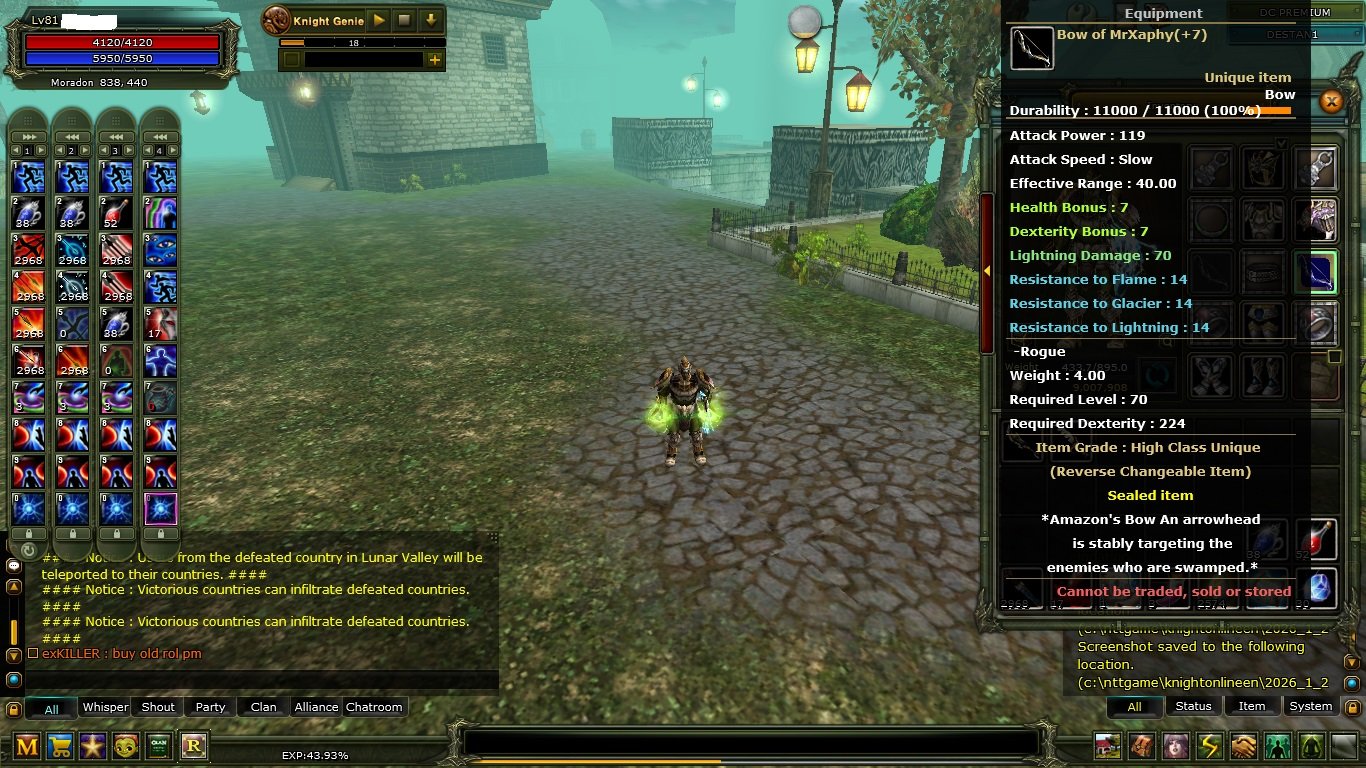Start the Knight Genie with the play button
Viewport: 1366px width, 768px height.
[x=379, y=20]
